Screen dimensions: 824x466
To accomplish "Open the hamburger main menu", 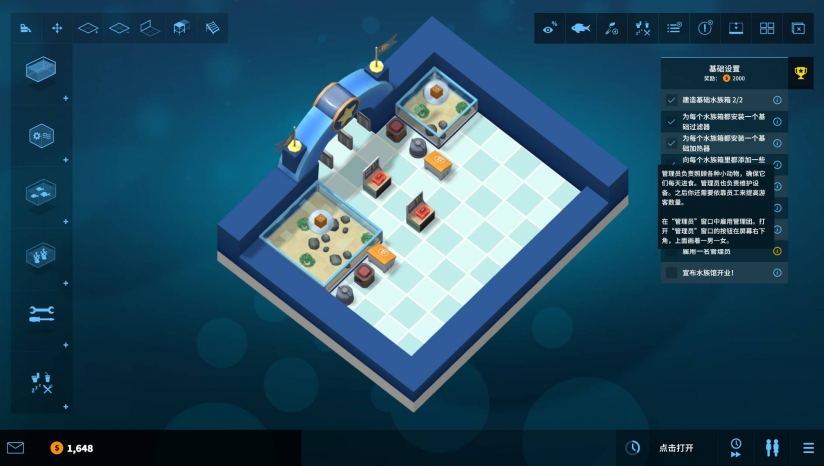I will [808, 447].
